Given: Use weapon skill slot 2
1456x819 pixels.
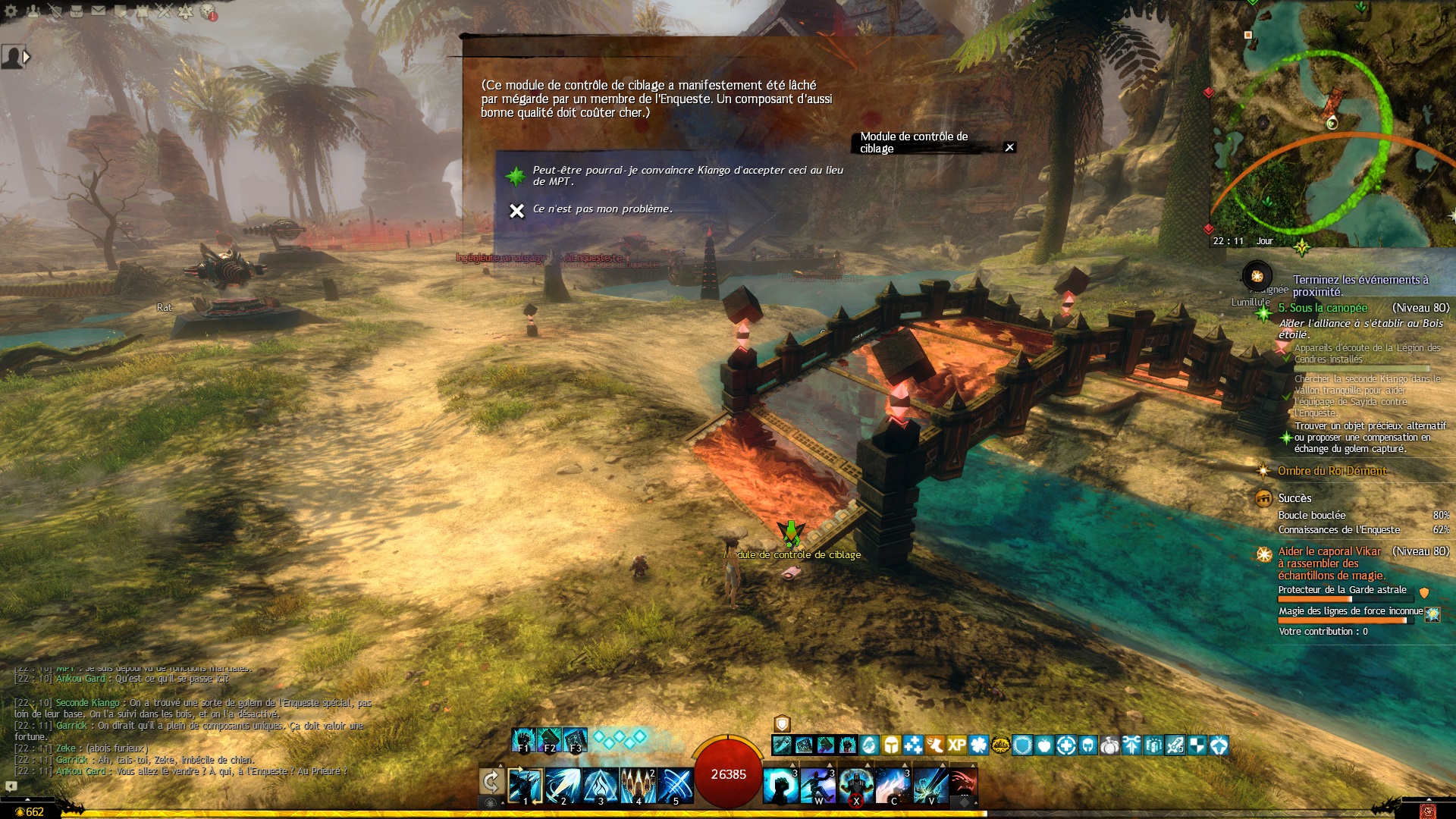Looking at the screenshot, I should click(x=563, y=786).
